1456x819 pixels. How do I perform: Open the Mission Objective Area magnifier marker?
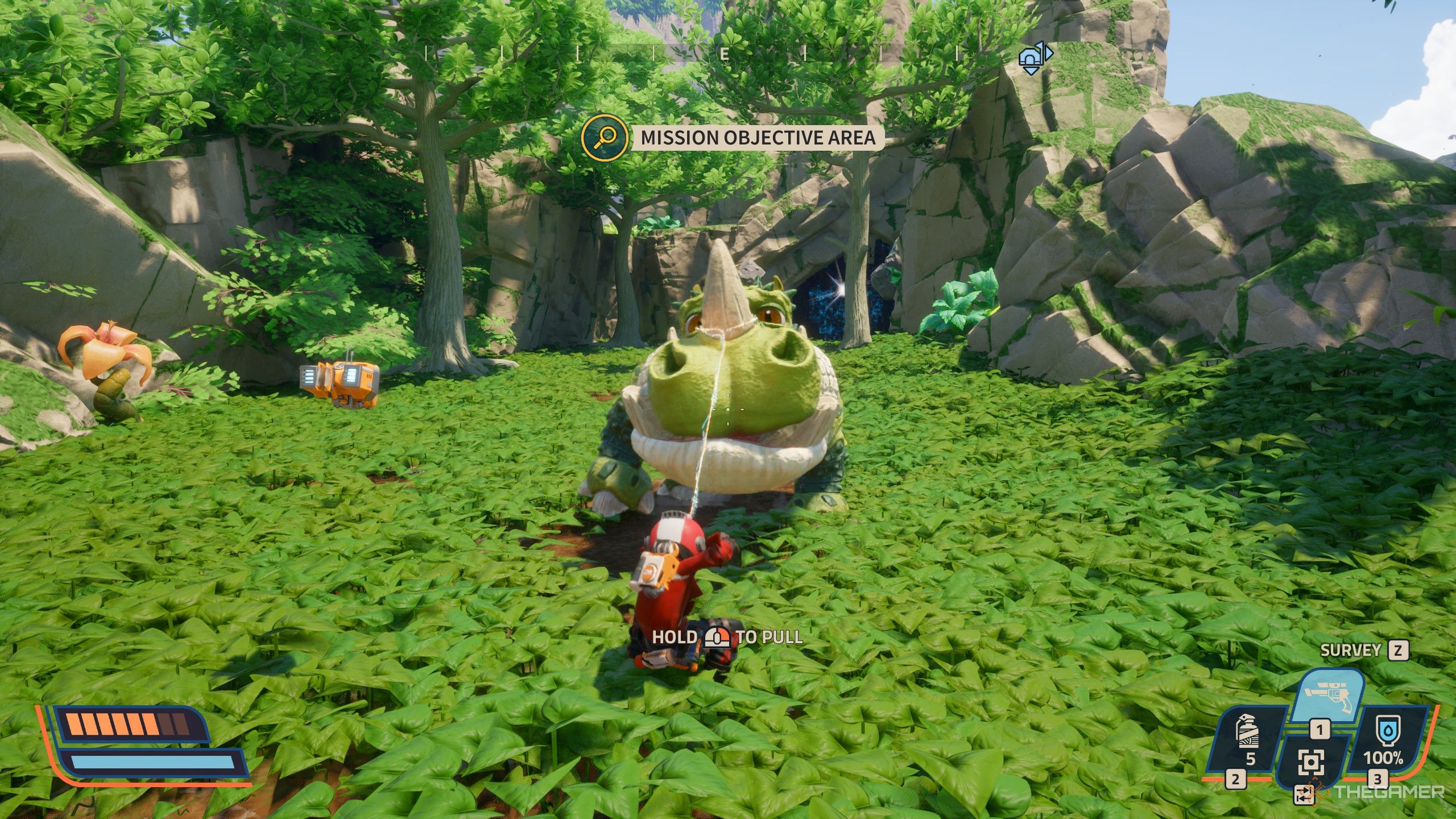pos(605,136)
